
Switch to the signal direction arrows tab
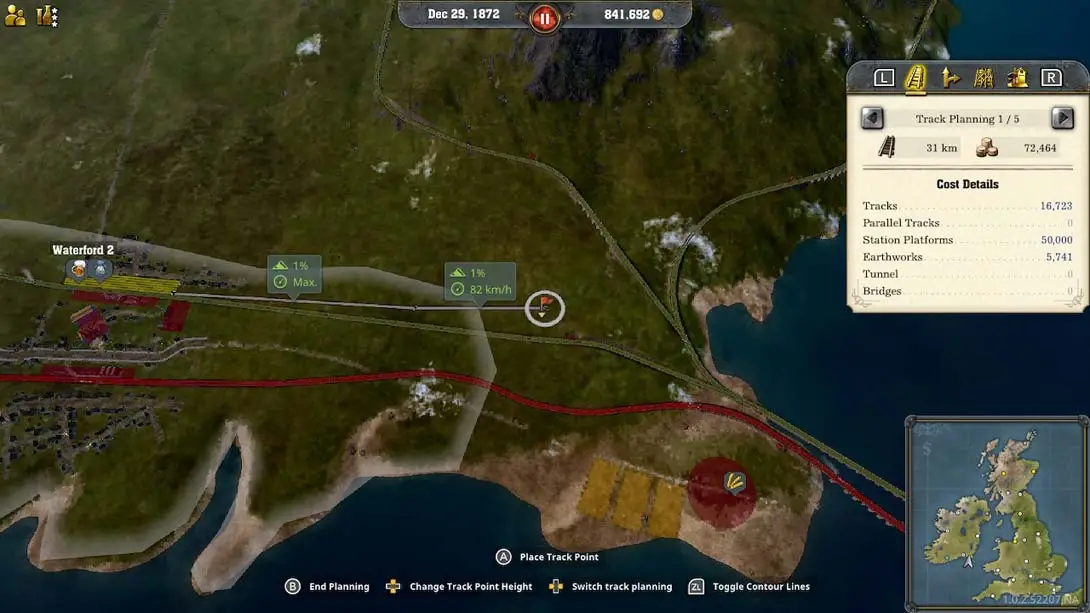950,78
